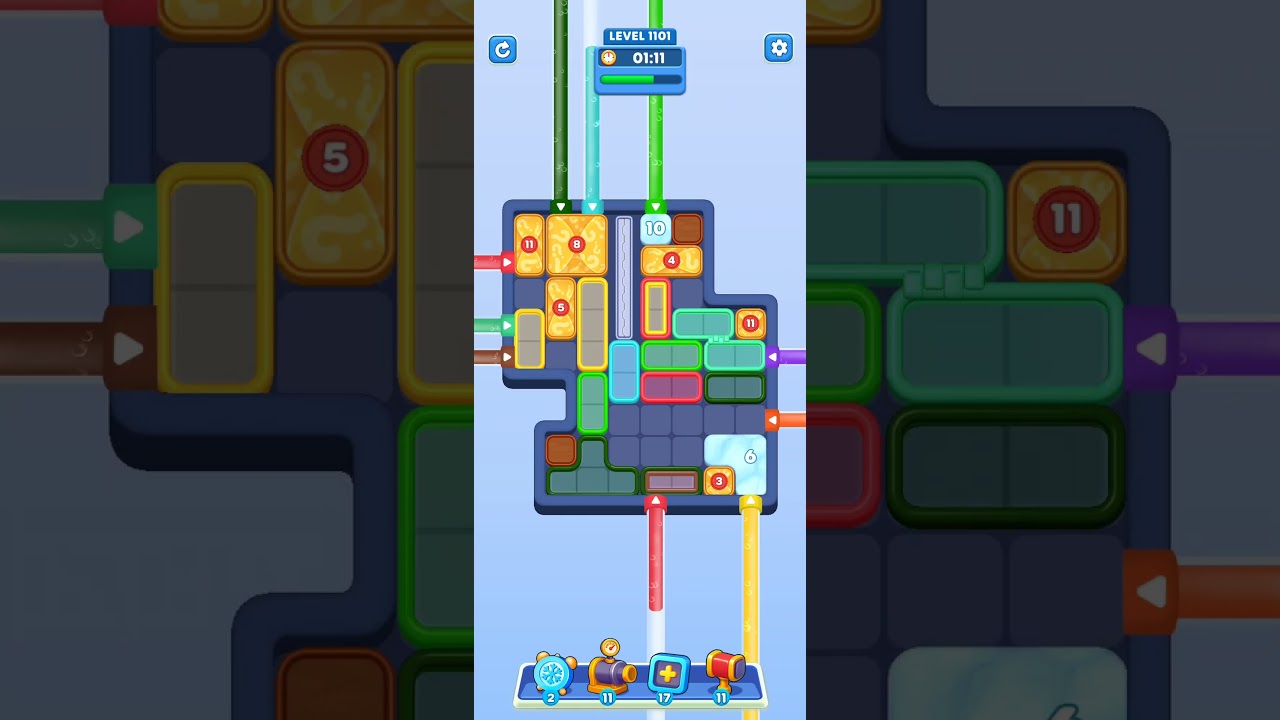Image resolution: width=1280 pixels, height=720 pixels.
Task: Tap the green level progress bar
Action: pos(639,80)
